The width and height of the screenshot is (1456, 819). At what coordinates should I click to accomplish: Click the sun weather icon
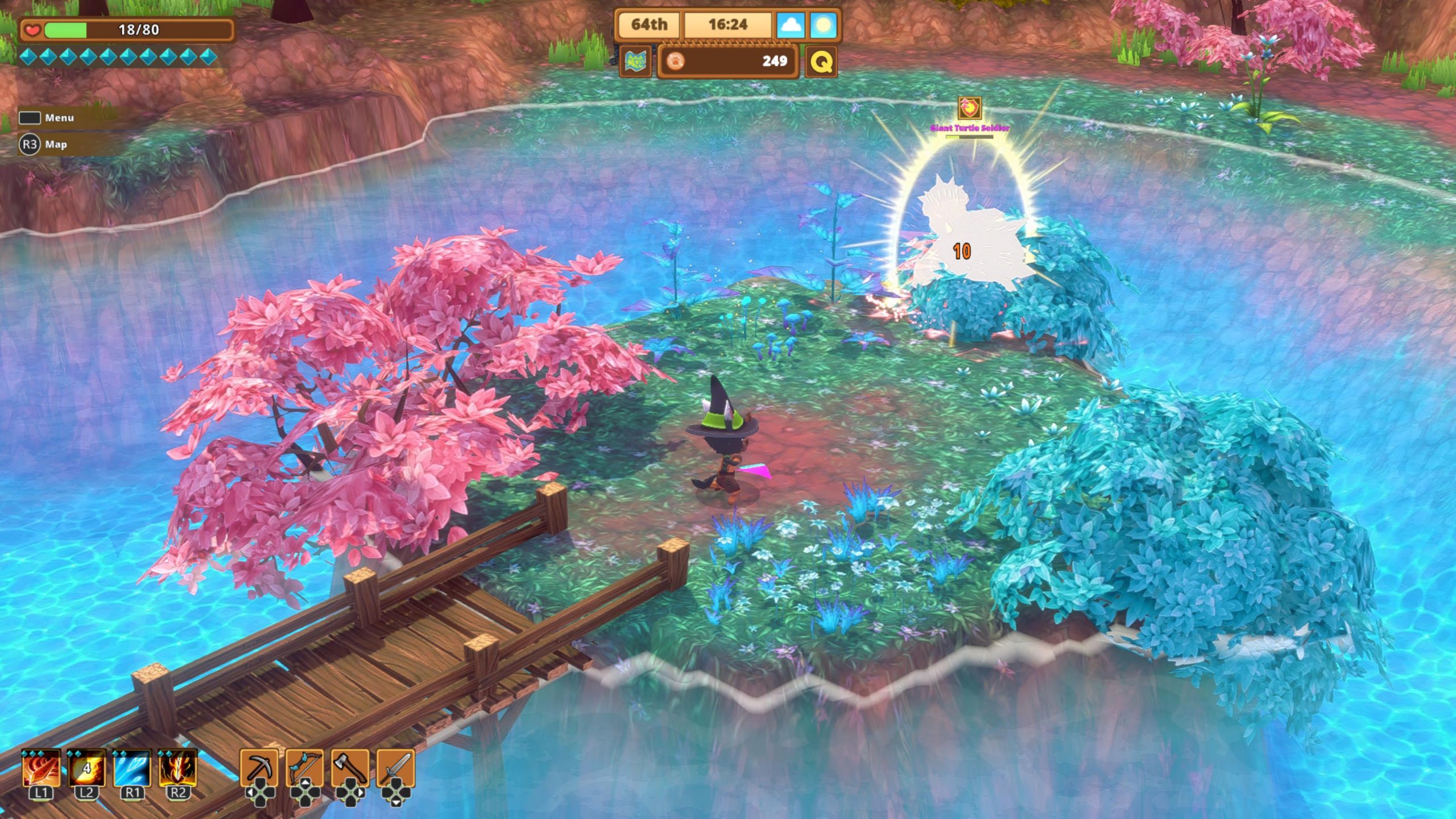824,25
